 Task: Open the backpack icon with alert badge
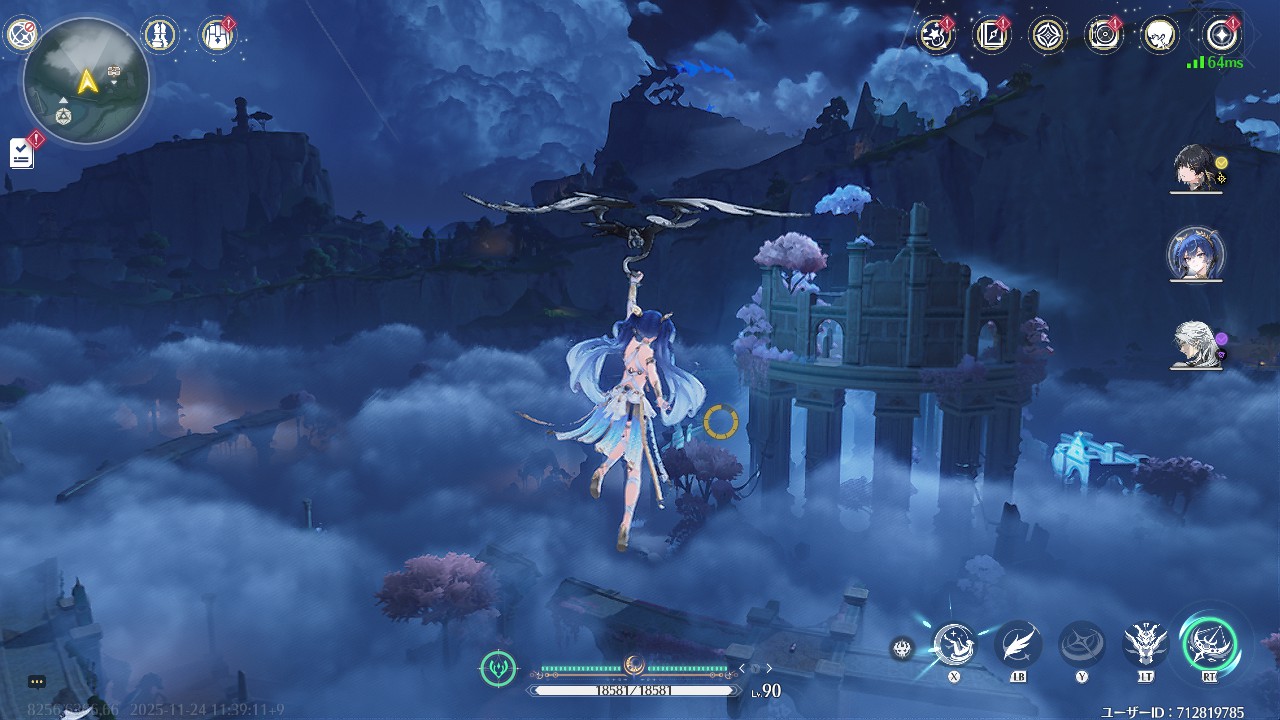pyautogui.click(x=216, y=35)
